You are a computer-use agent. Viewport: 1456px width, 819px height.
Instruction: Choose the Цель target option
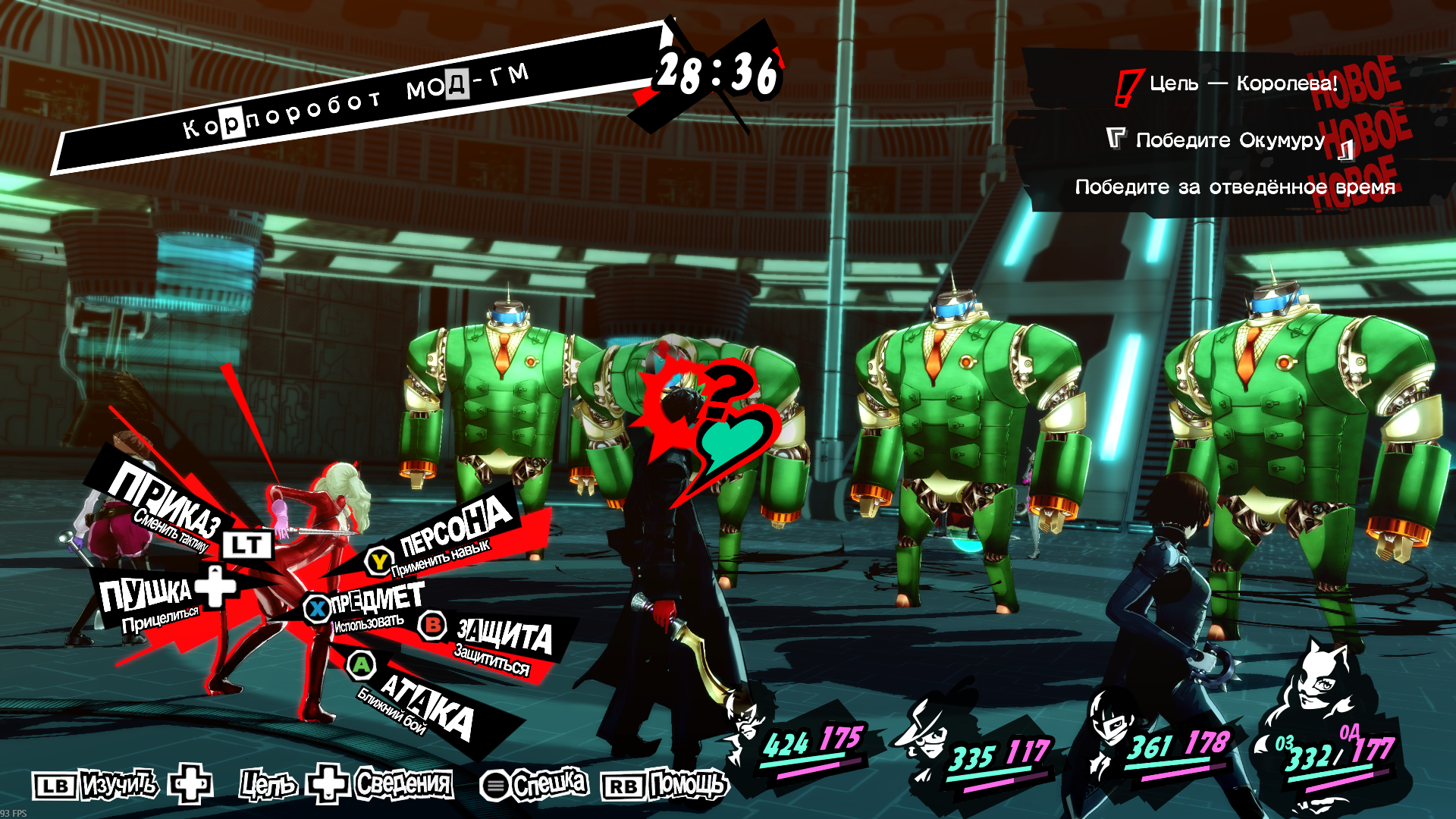tap(267, 784)
